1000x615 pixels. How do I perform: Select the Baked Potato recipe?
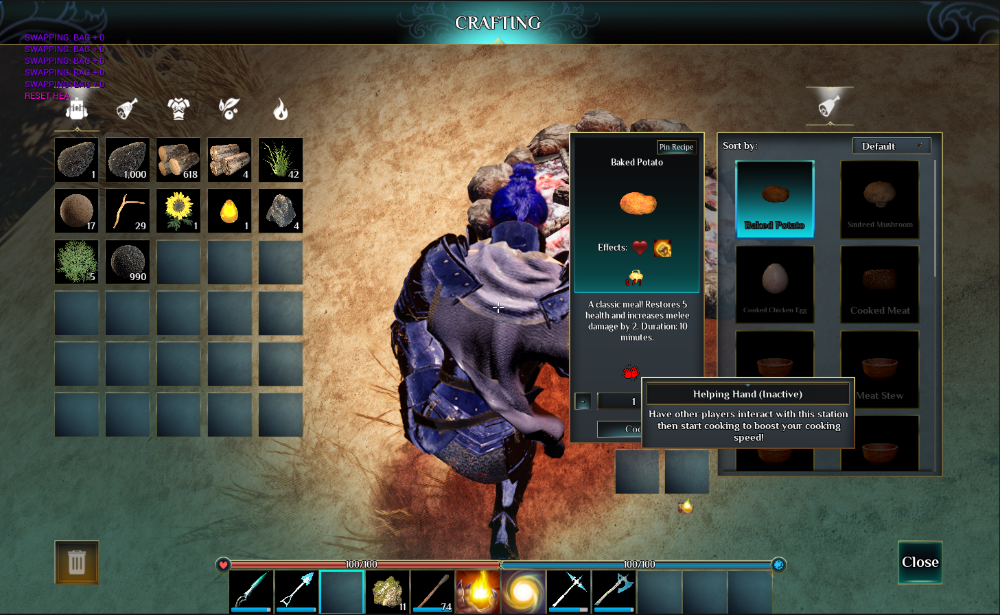click(775, 198)
